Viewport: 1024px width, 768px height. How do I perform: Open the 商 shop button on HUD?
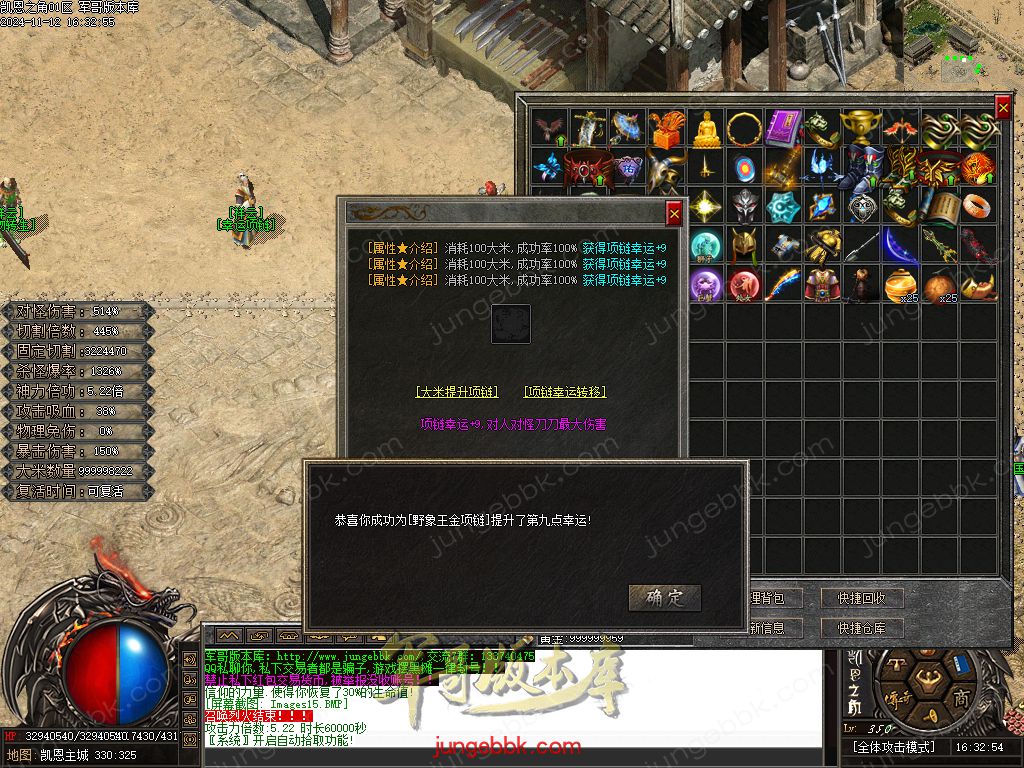click(x=961, y=697)
